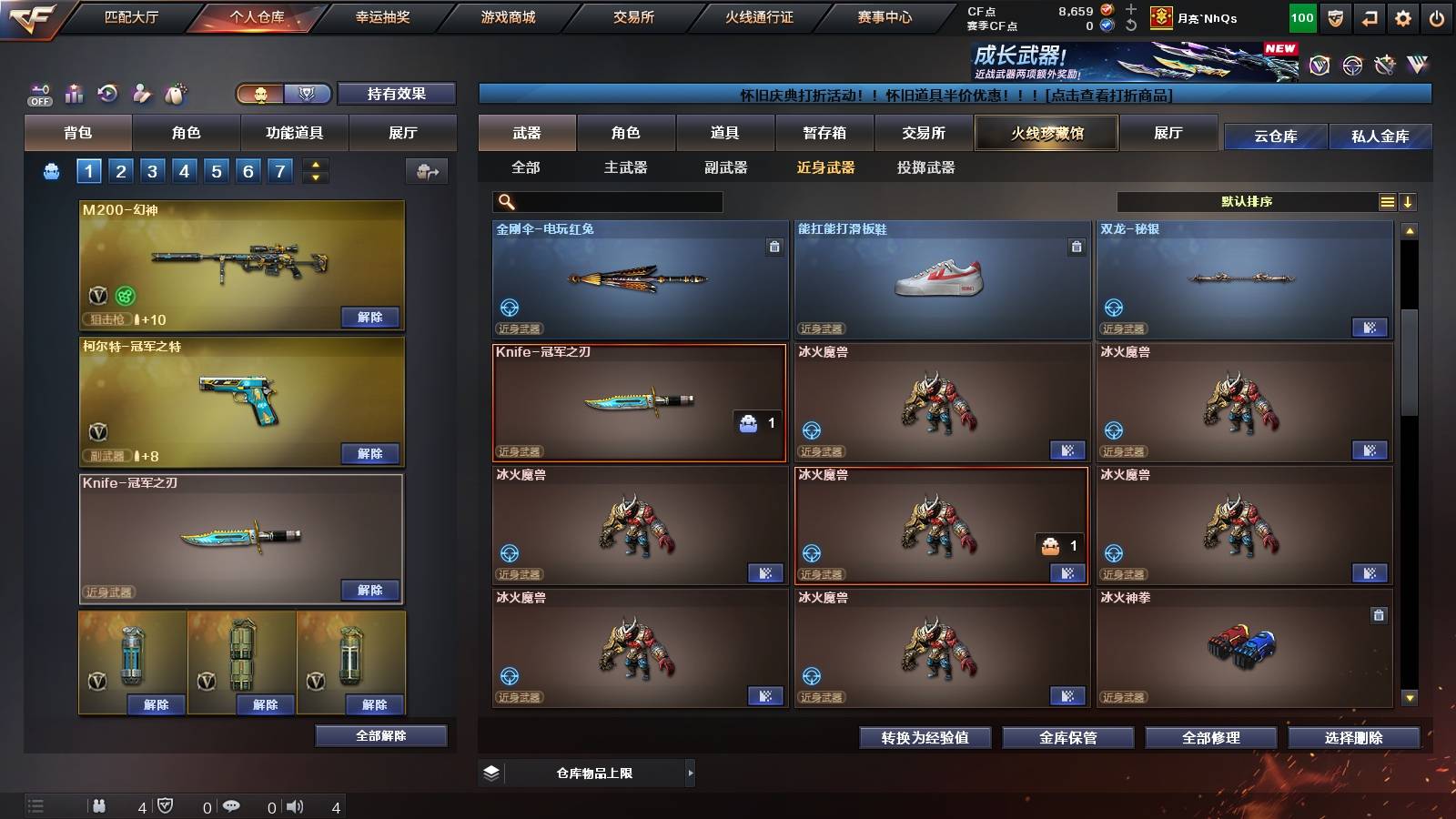Click the up arrow for backpack page navigation
The image size is (1456, 819).
tap(313, 165)
